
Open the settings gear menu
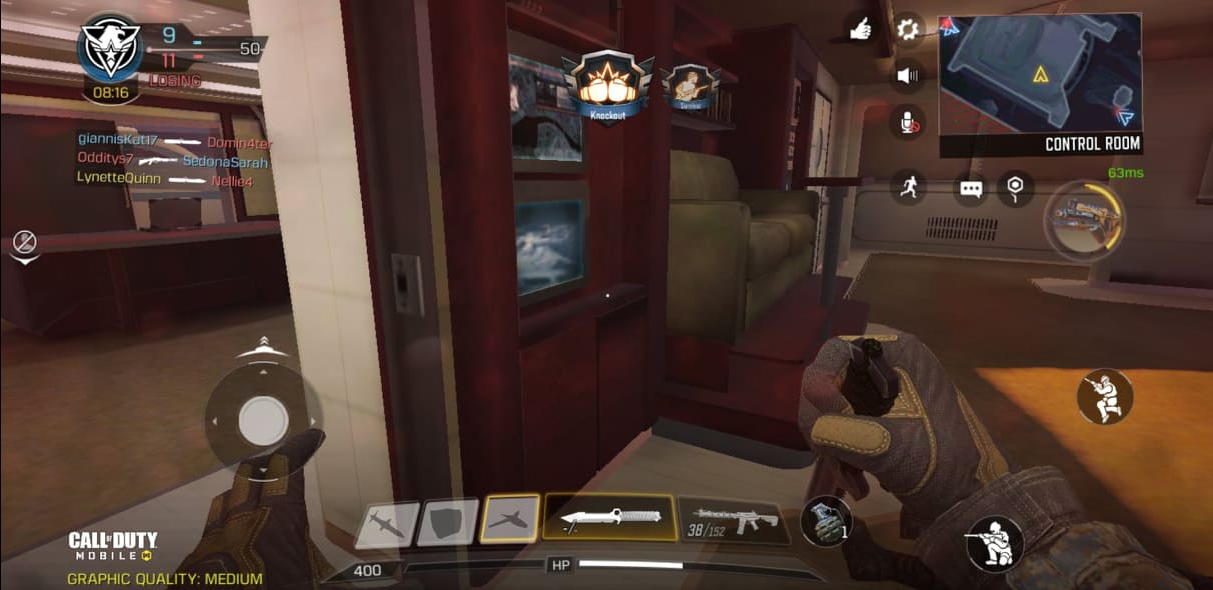point(907,29)
